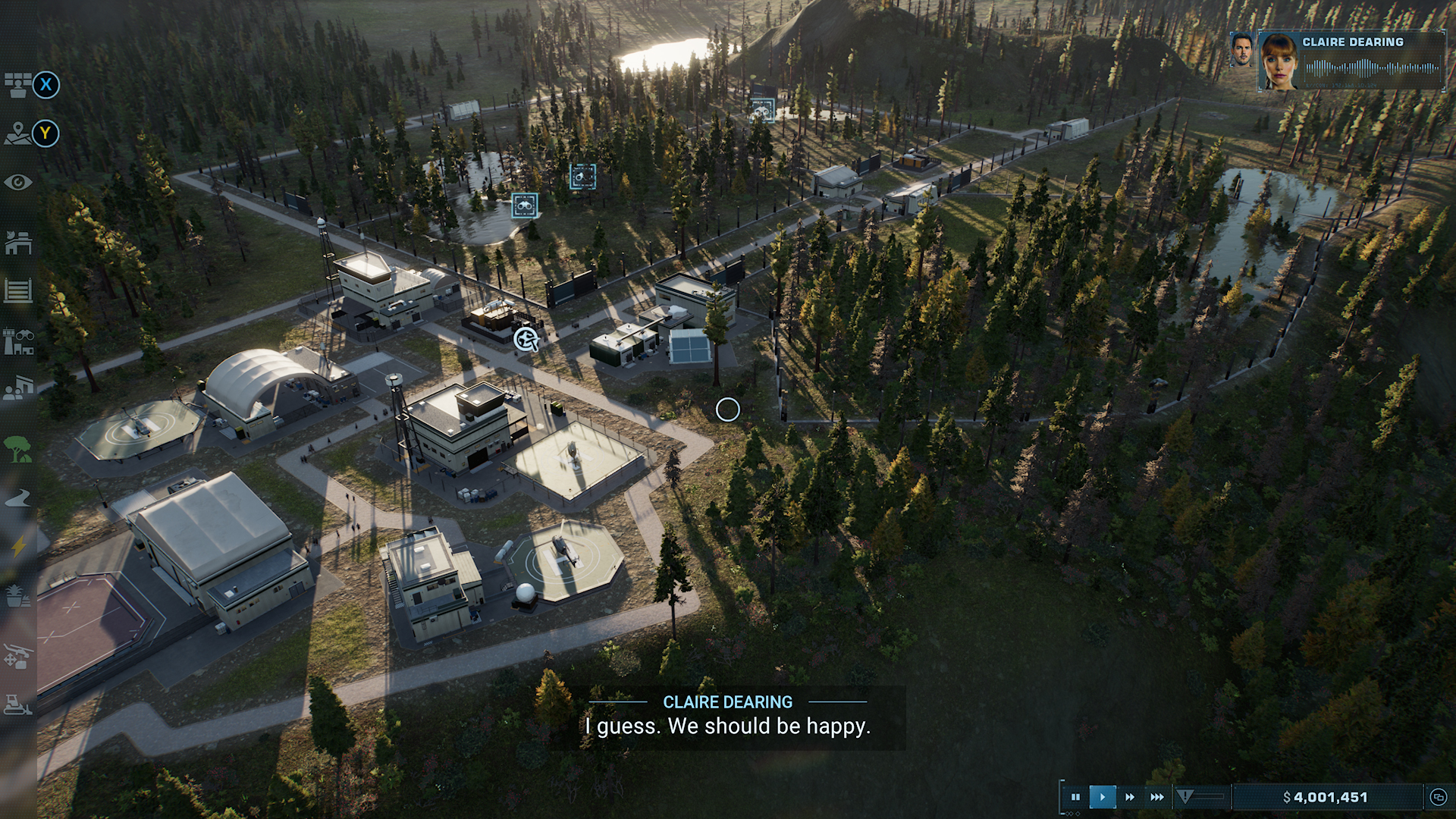The height and width of the screenshot is (819, 1456).
Task: Toggle the eye view mode icon
Action: (18, 183)
